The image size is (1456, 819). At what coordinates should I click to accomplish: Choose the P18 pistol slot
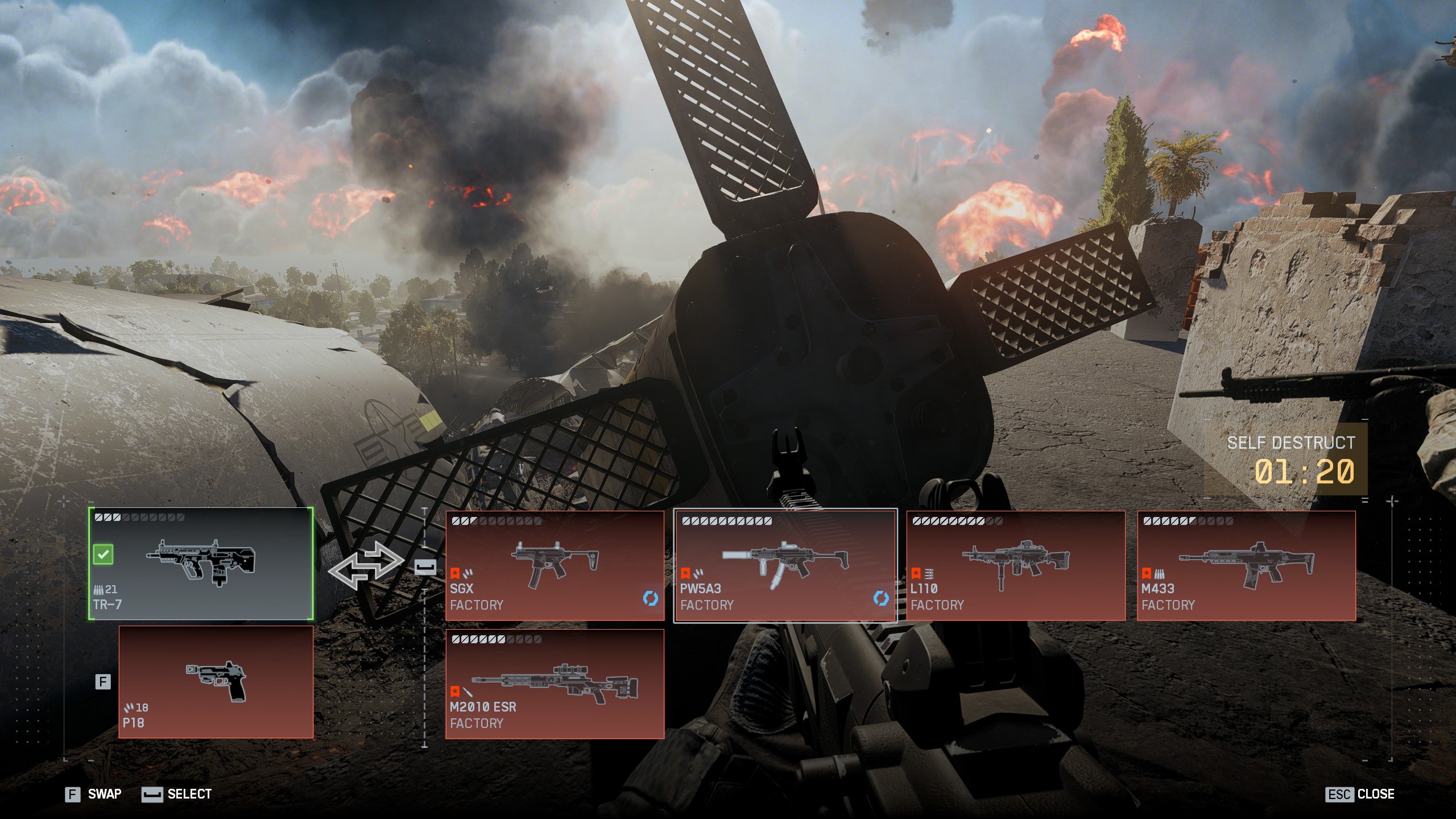coord(216,682)
